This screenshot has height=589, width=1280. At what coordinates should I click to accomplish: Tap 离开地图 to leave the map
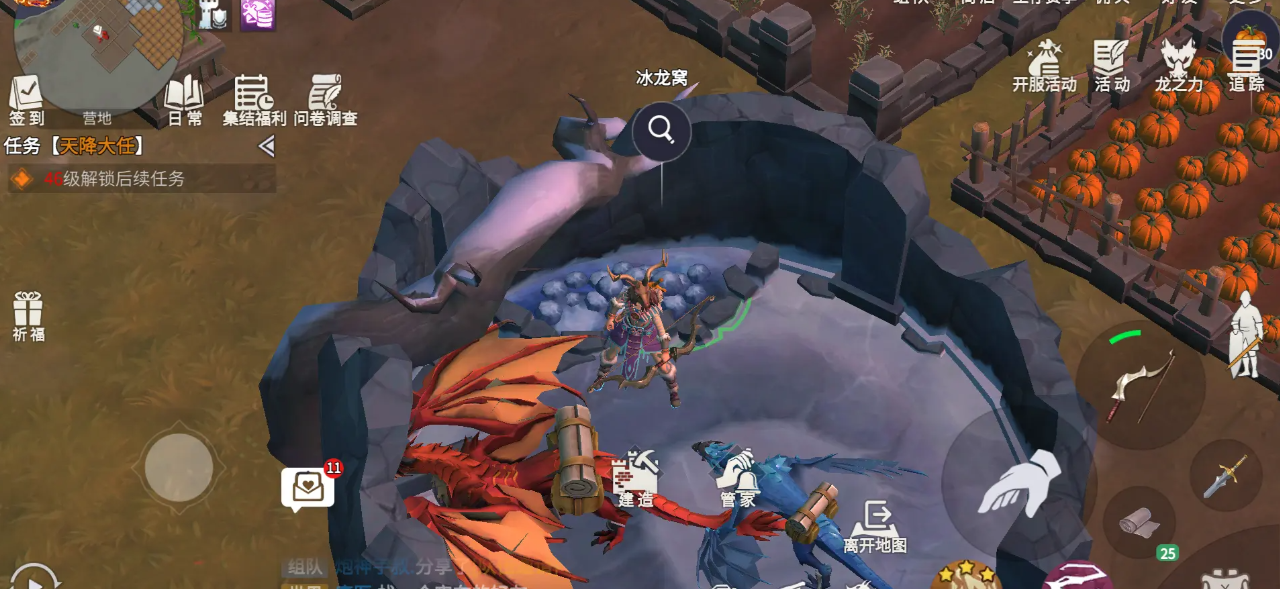[x=875, y=526]
